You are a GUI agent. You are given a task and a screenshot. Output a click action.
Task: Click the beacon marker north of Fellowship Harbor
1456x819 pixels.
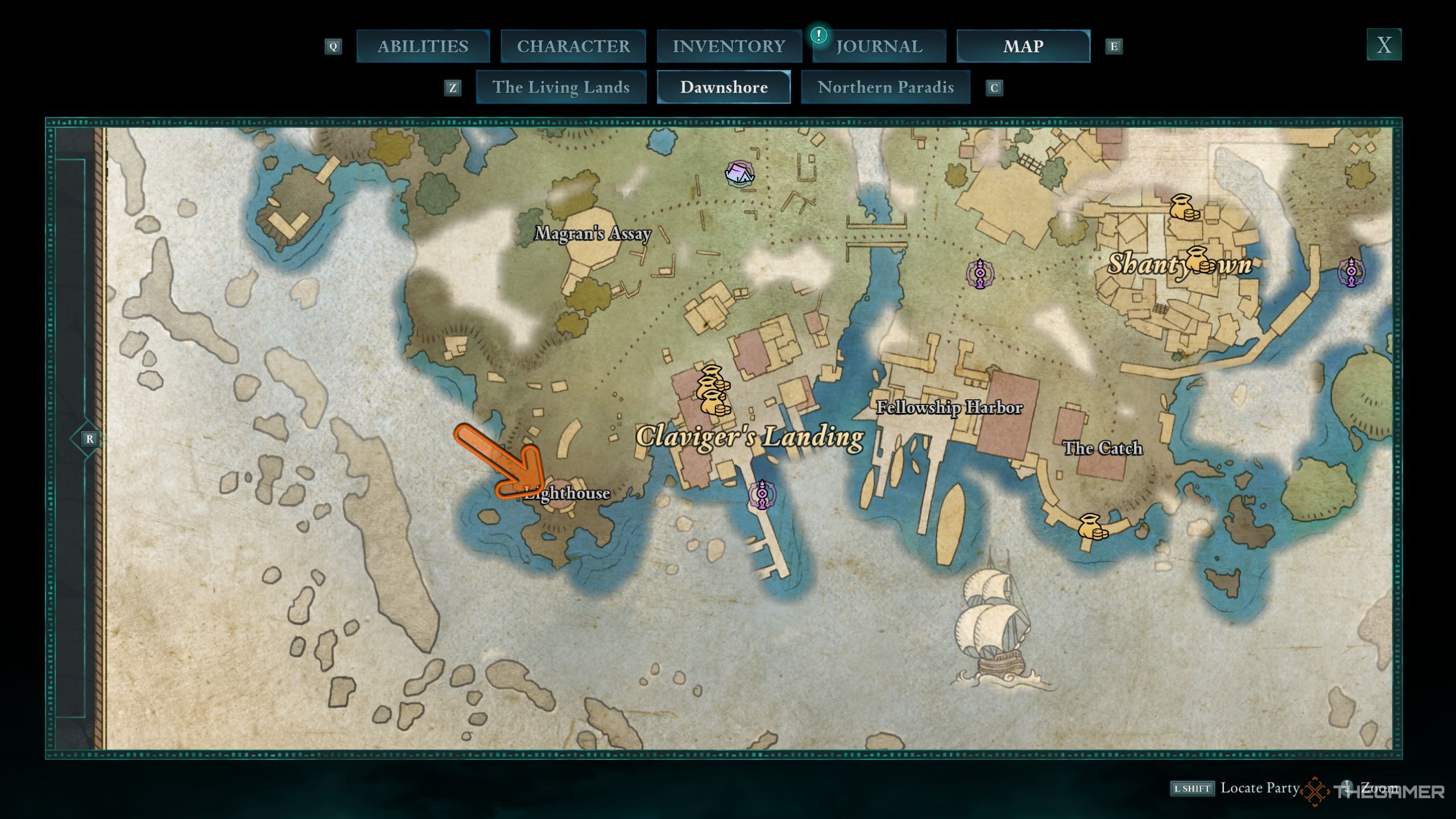point(980,274)
